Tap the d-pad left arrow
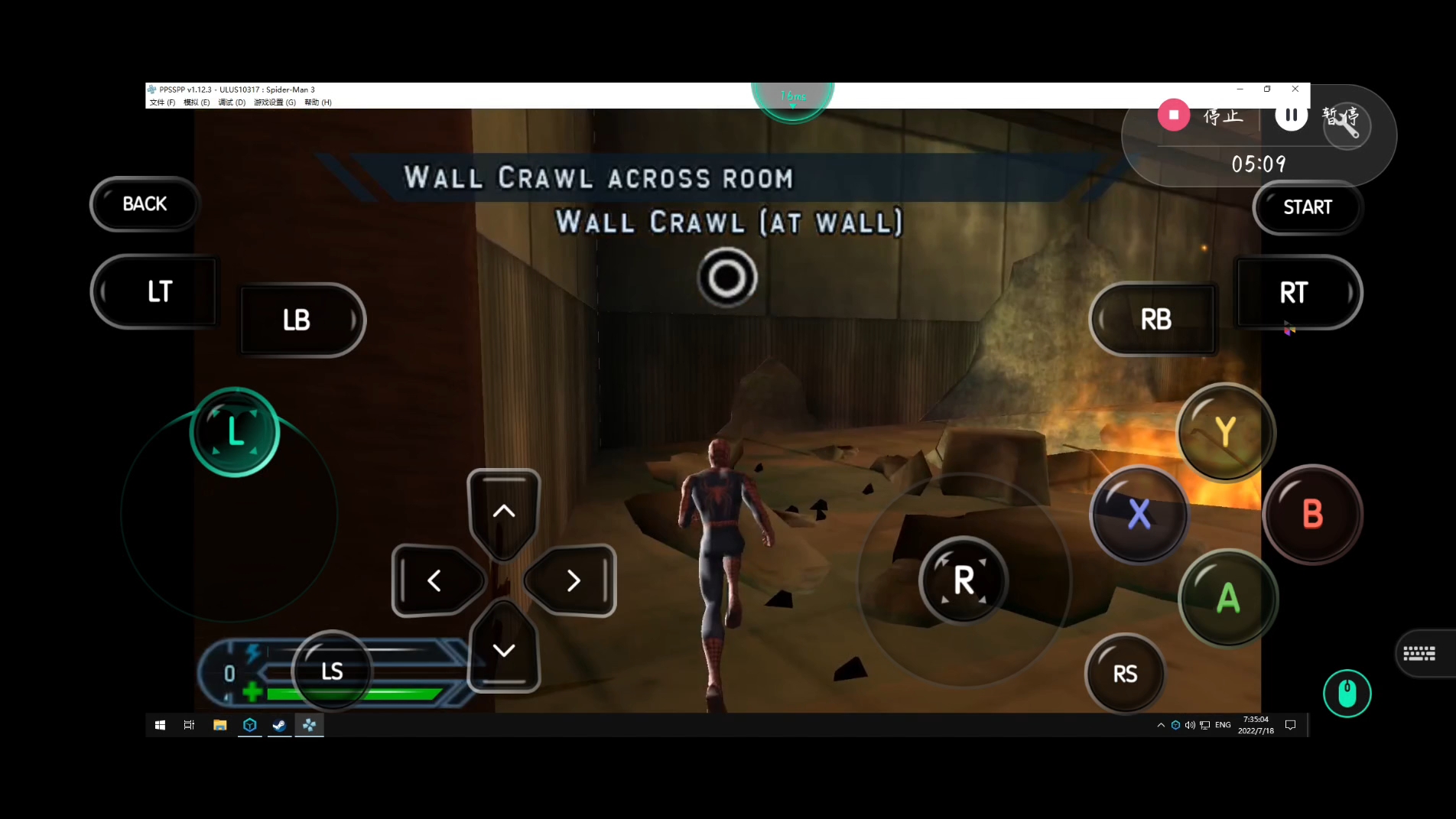This screenshot has height=819, width=1456. point(434,580)
